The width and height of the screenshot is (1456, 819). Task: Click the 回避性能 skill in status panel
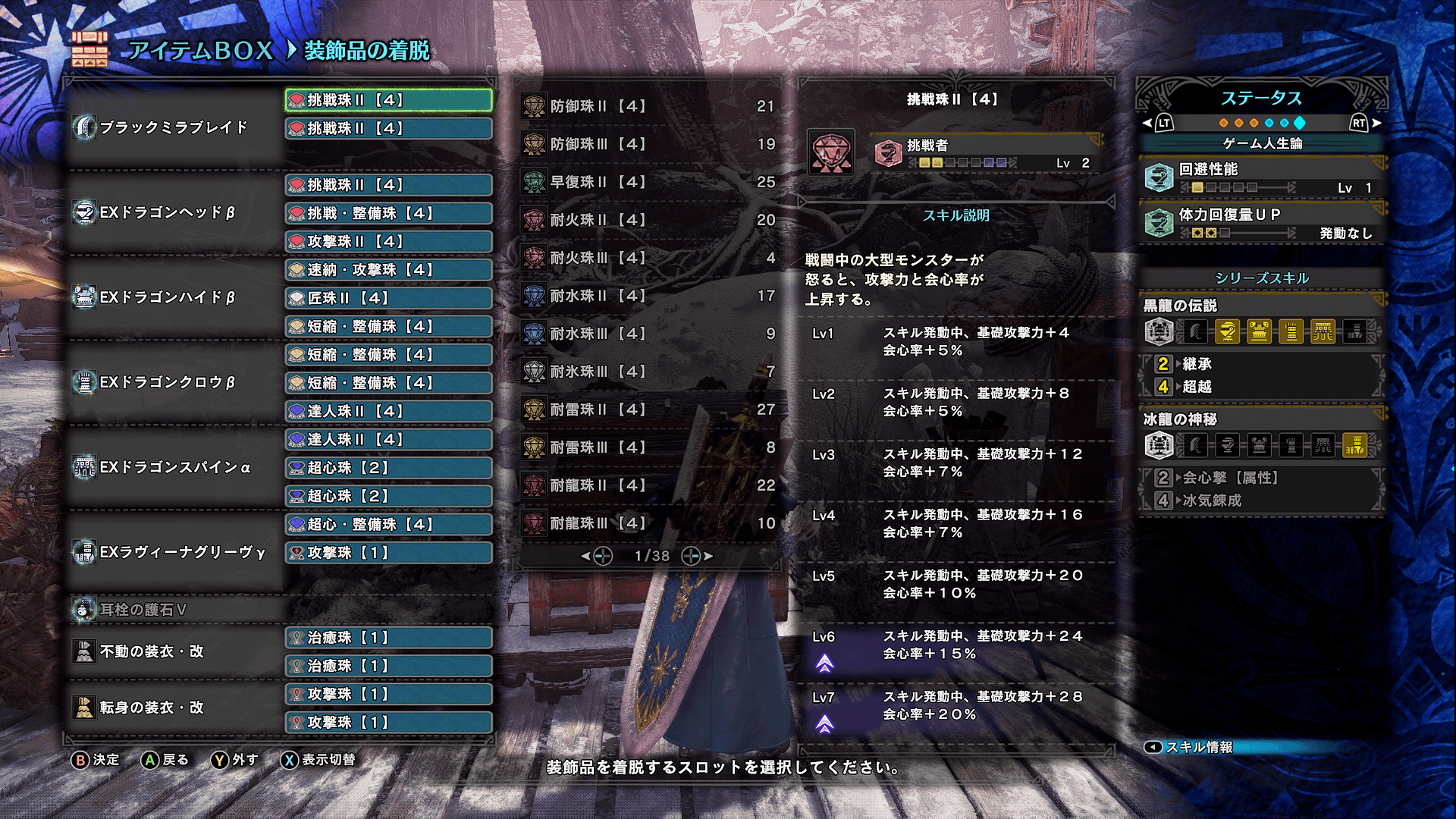1262,177
